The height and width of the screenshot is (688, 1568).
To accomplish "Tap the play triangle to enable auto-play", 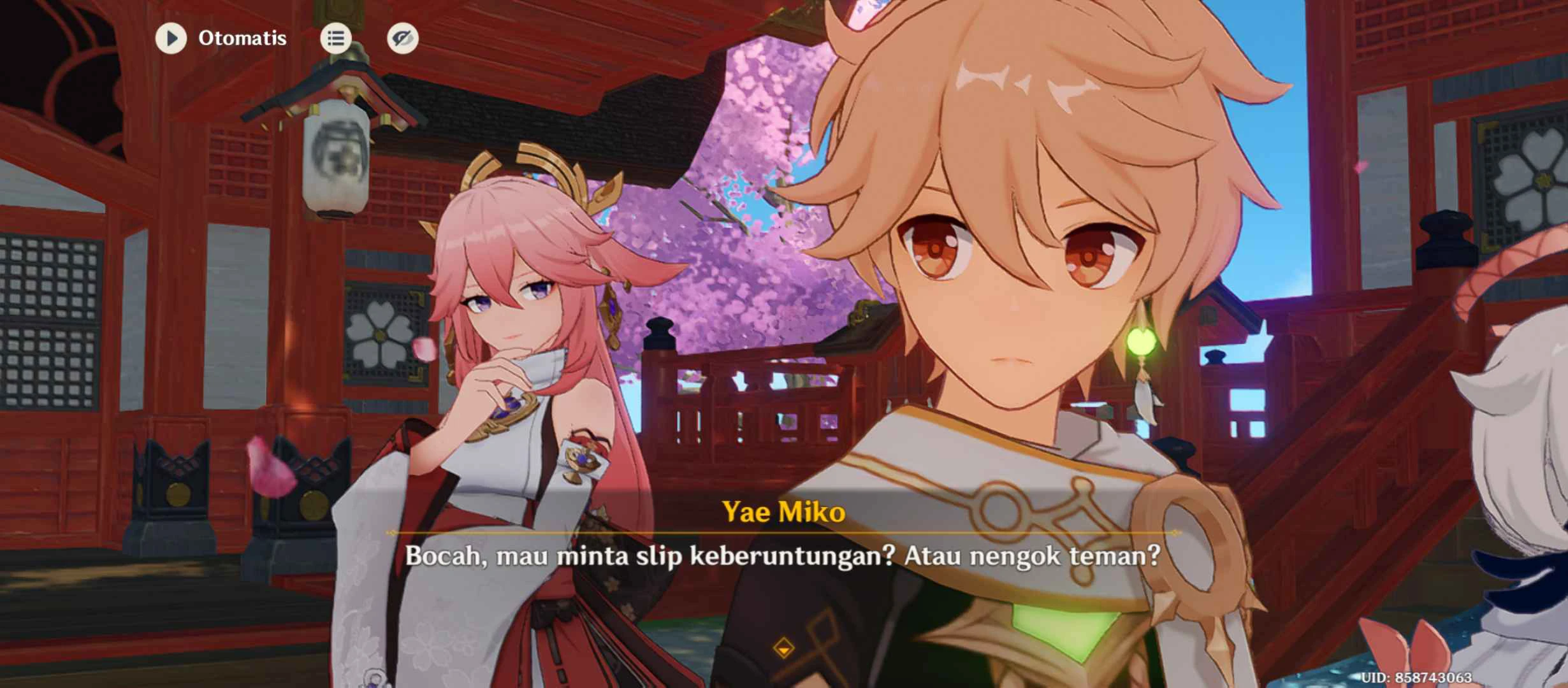I will point(171,39).
